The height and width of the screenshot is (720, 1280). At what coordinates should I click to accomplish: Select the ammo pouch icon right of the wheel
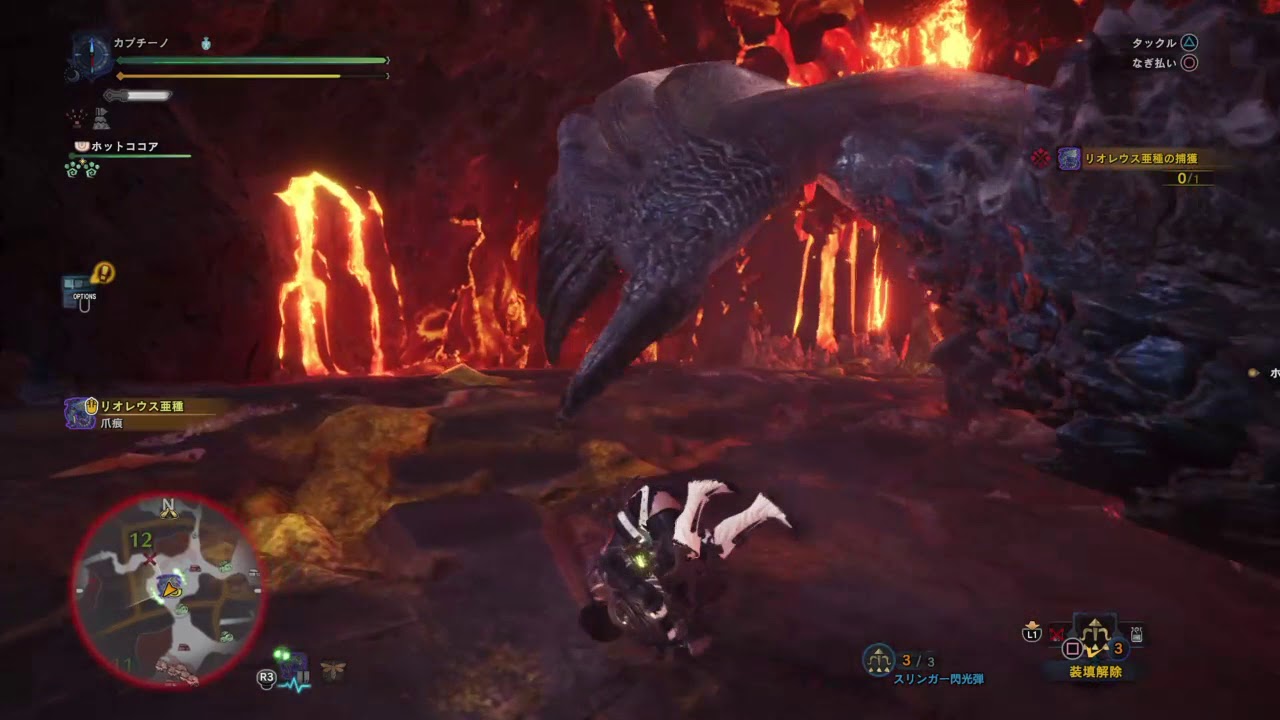[1135, 633]
